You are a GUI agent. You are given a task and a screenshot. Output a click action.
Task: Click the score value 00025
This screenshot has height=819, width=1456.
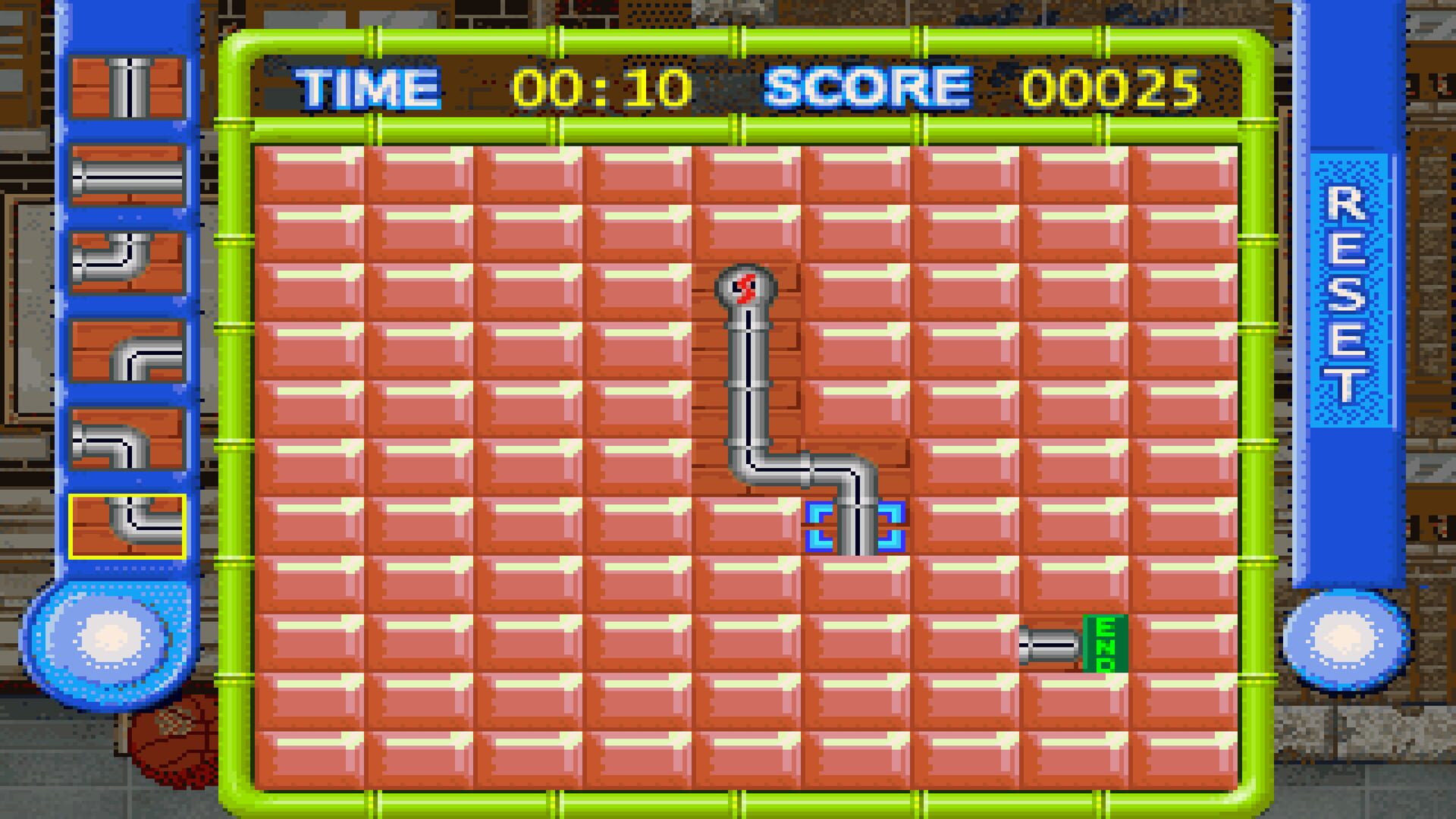pyautogui.click(x=1115, y=87)
